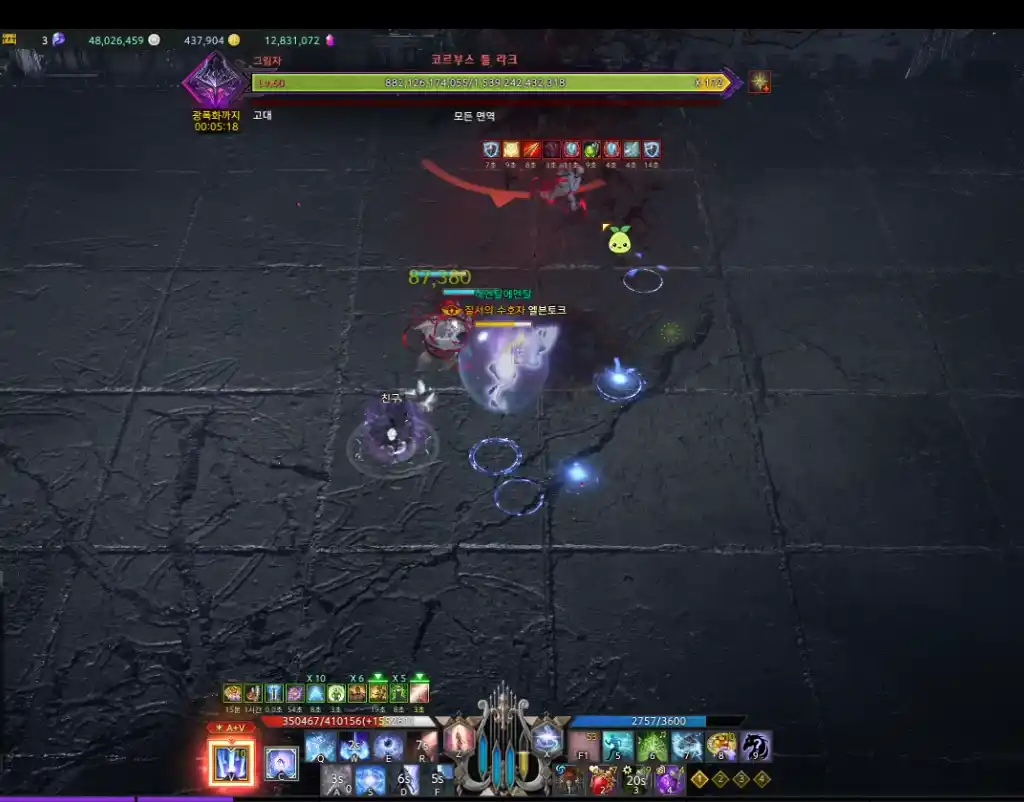Activate the blue glowing S skill
1024x802 pixels.
tap(371, 779)
